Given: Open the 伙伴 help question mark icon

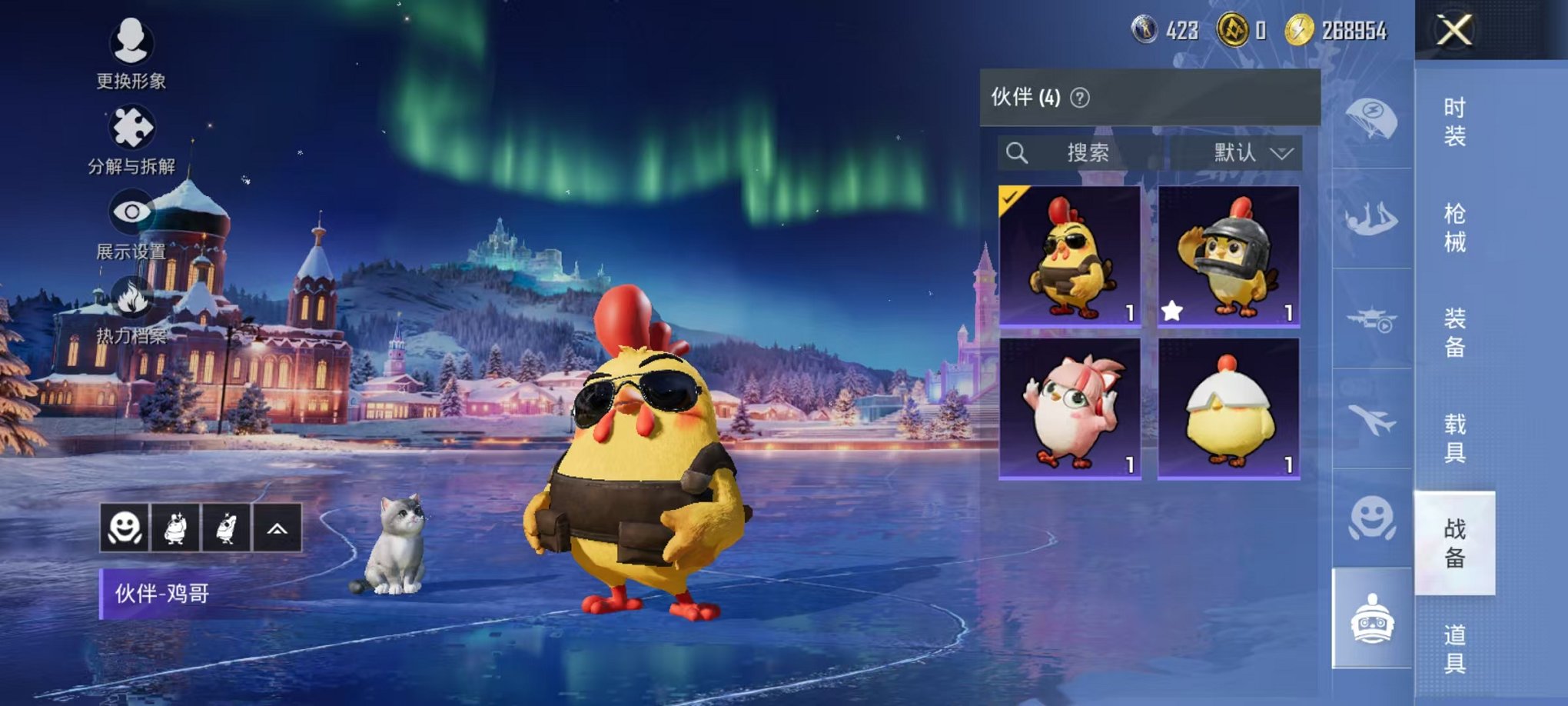Looking at the screenshot, I should click(1081, 98).
